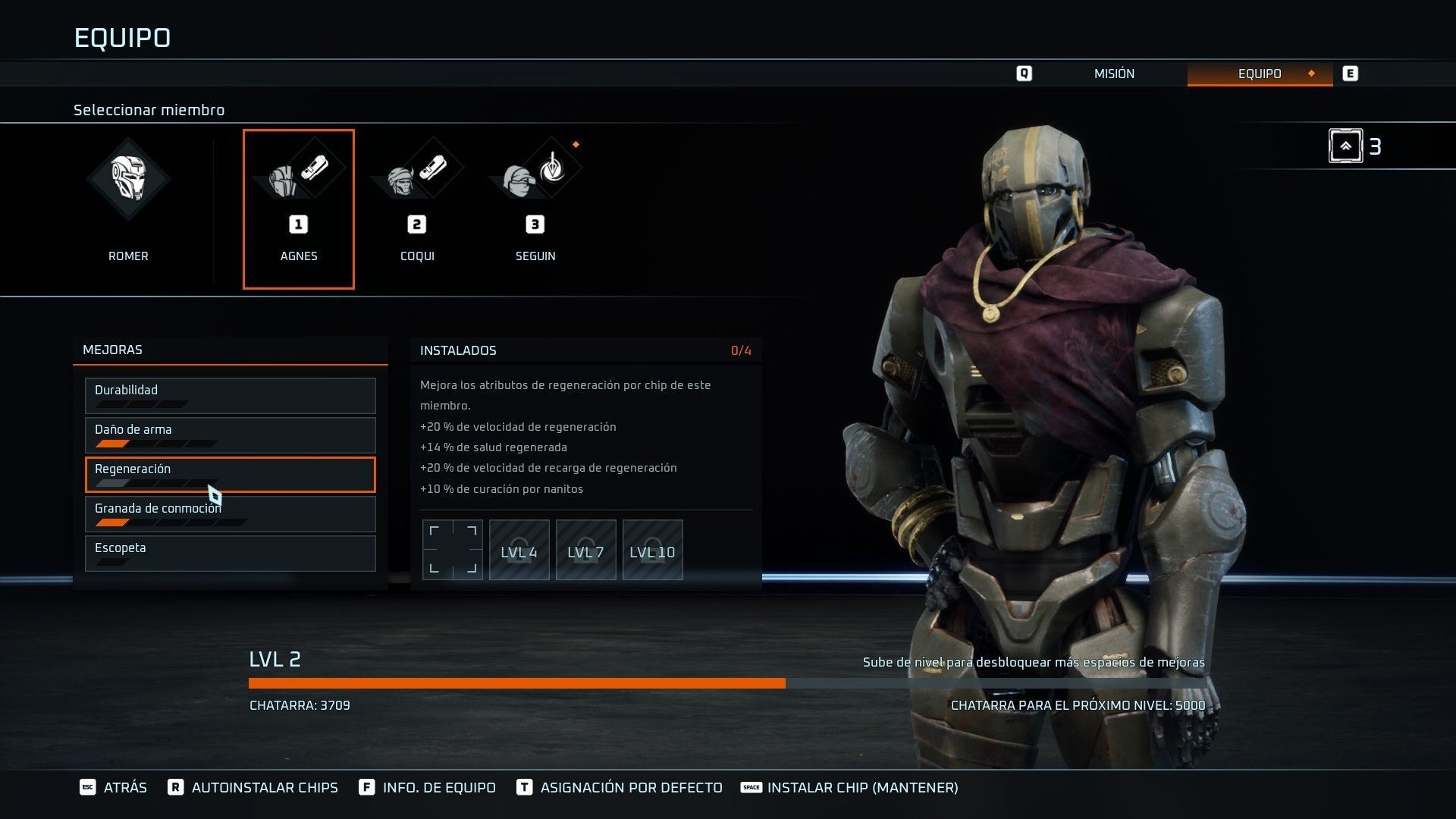Click Instalar Chip (Mantener)
The height and width of the screenshot is (819, 1456).
click(x=850, y=787)
